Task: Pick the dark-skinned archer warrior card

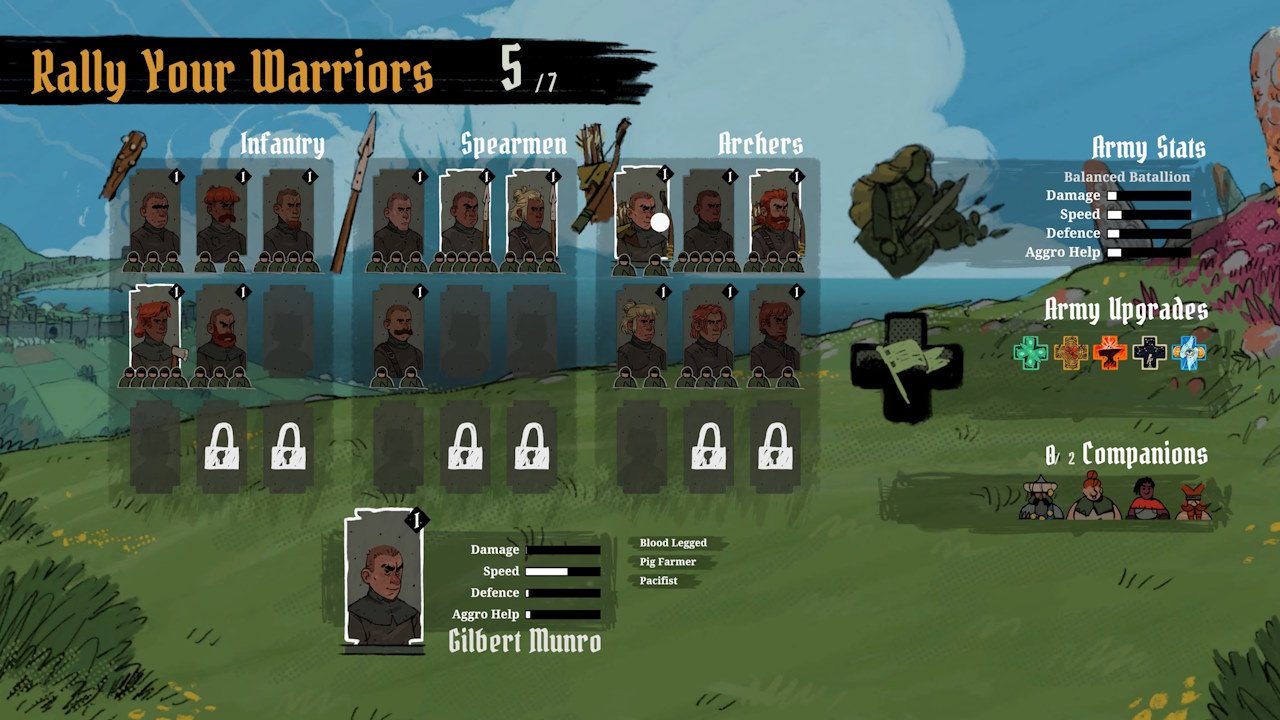Action: pyautogui.click(x=708, y=218)
